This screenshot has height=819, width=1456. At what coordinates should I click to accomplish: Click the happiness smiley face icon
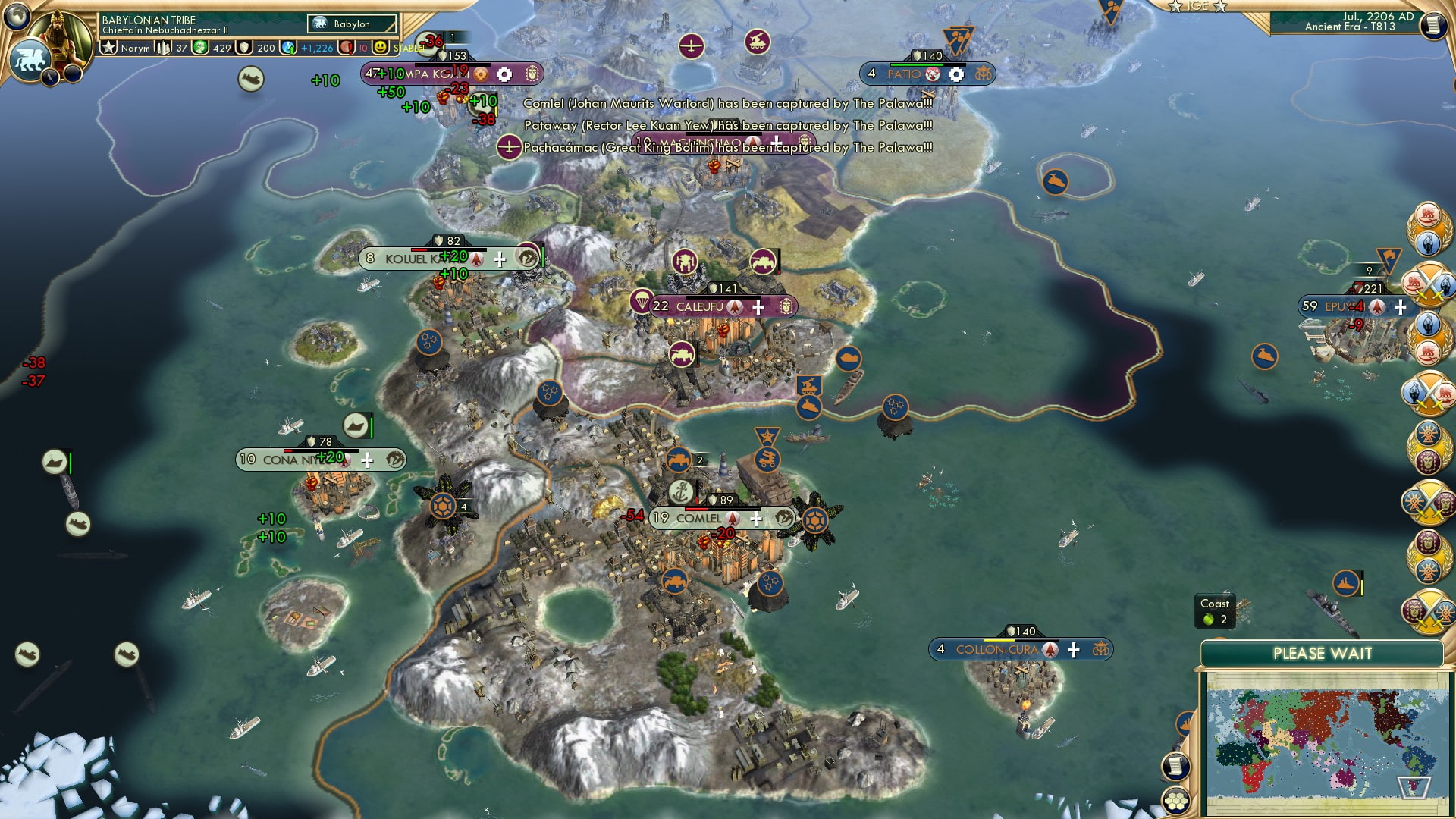coord(381,47)
